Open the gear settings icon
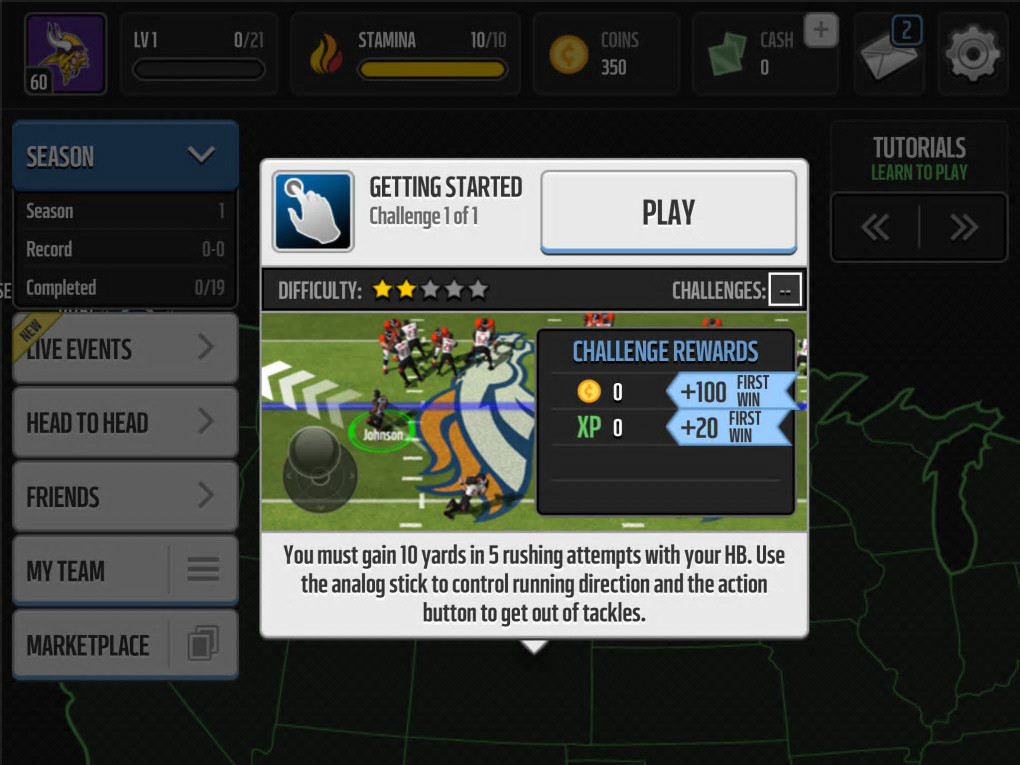This screenshot has height=765, width=1020. pos(972,54)
